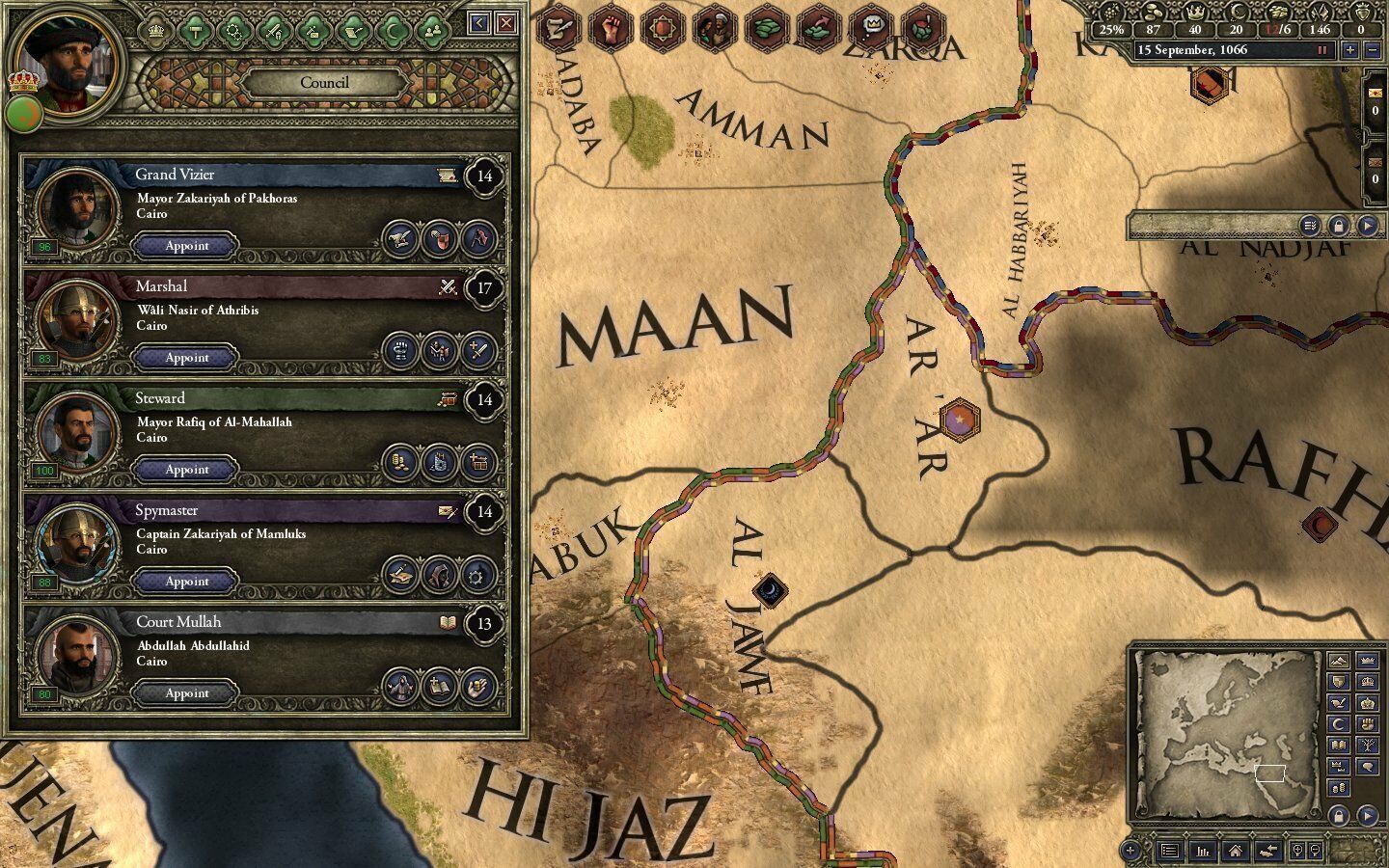Click Appoint in the Steward row
The image size is (1389, 868).
(186, 470)
